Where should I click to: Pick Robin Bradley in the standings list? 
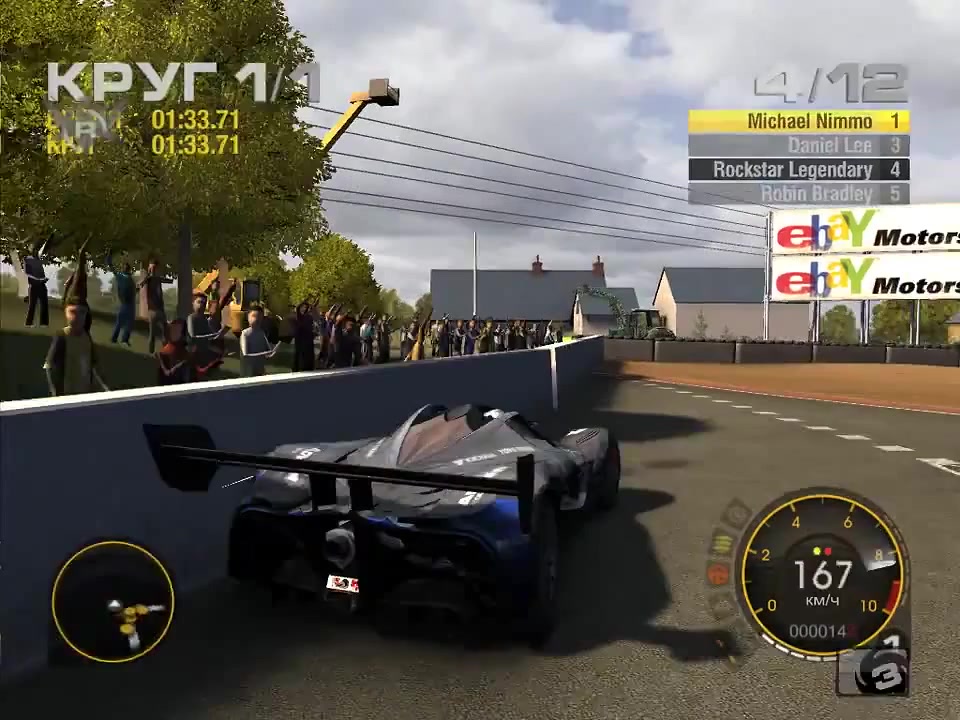pyautogui.click(x=798, y=194)
